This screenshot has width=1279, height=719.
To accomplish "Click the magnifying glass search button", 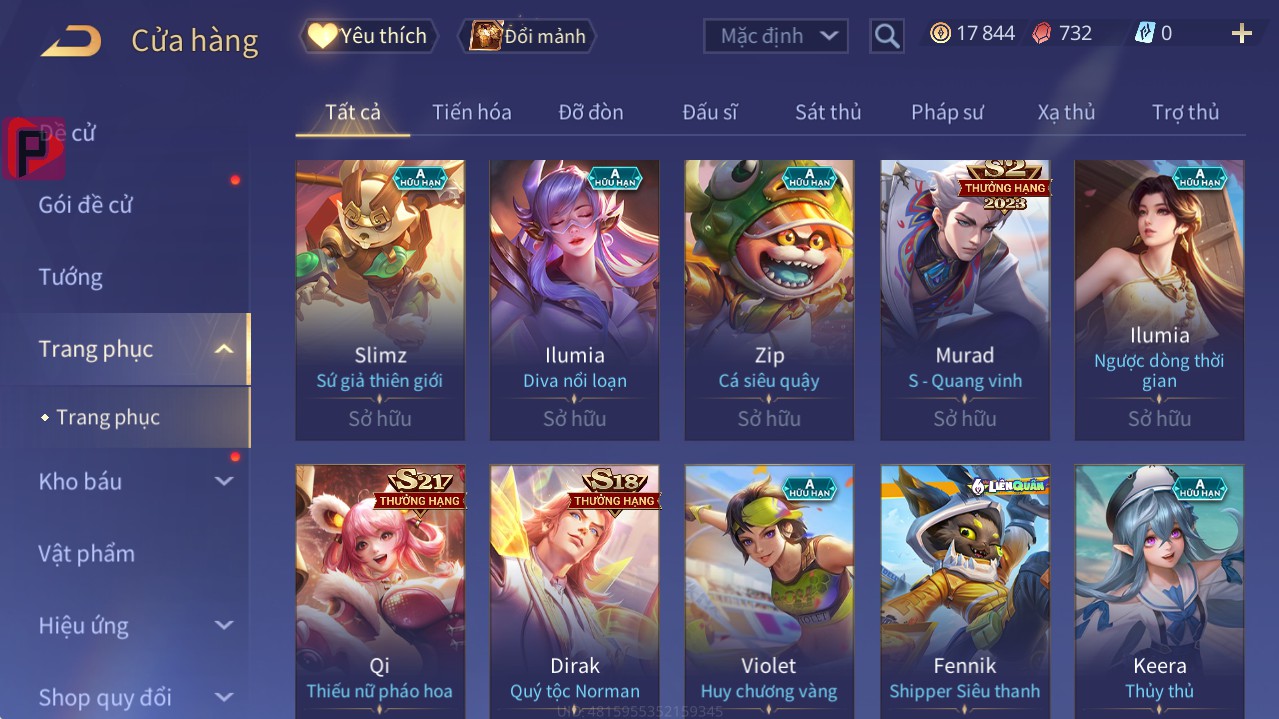I will (x=886, y=37).
